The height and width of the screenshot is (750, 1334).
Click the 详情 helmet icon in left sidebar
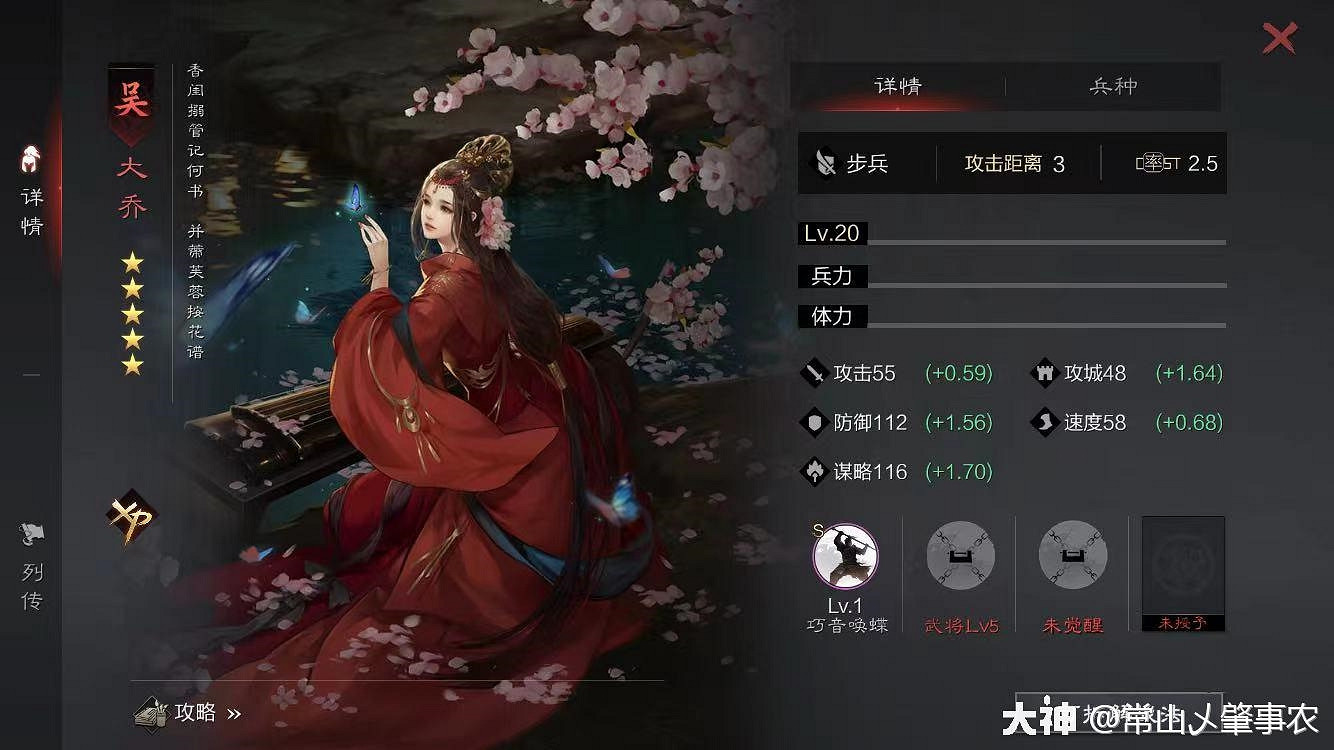coord(29,160)
